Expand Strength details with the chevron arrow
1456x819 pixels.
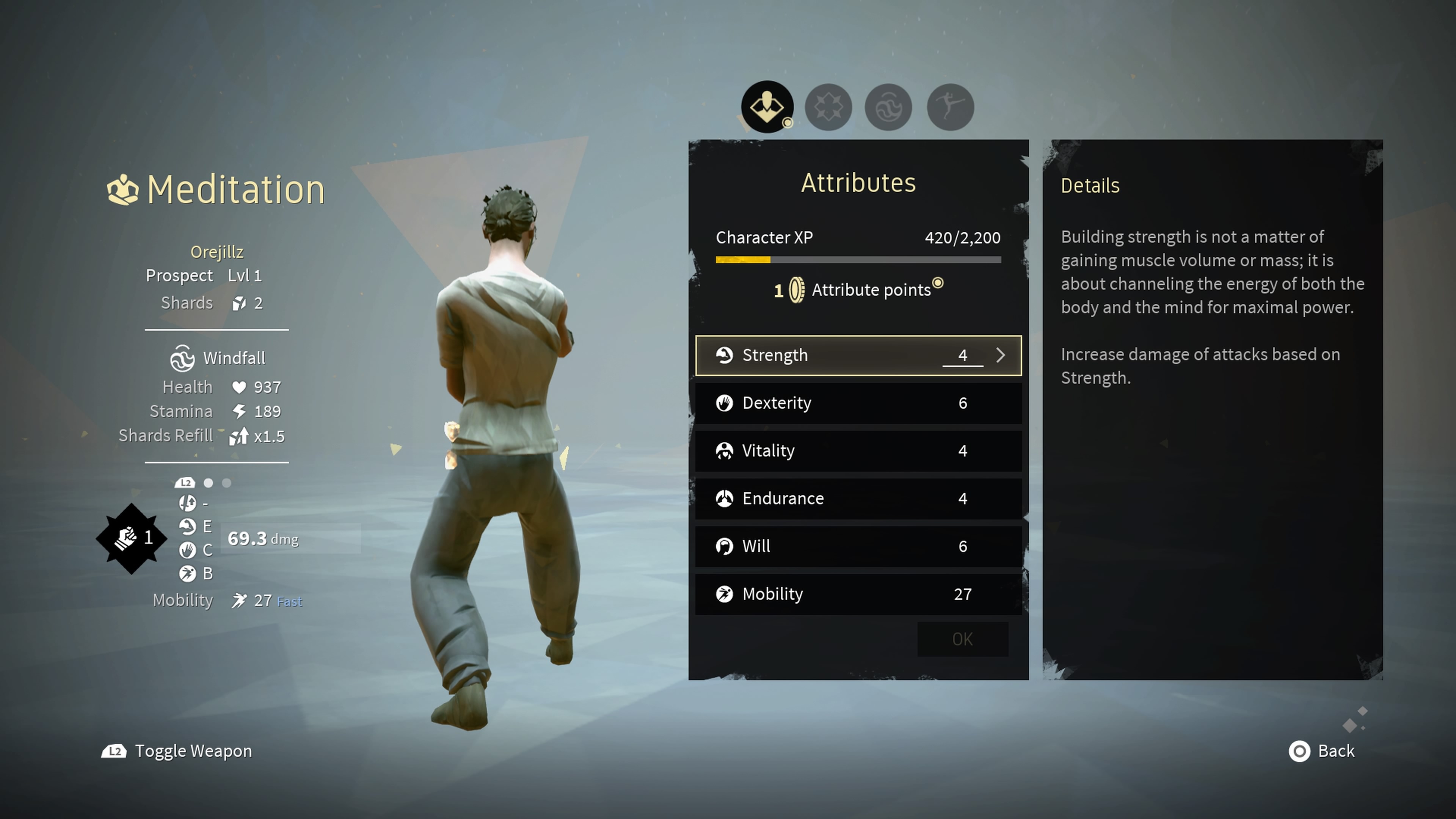[x=1001, y=356]
